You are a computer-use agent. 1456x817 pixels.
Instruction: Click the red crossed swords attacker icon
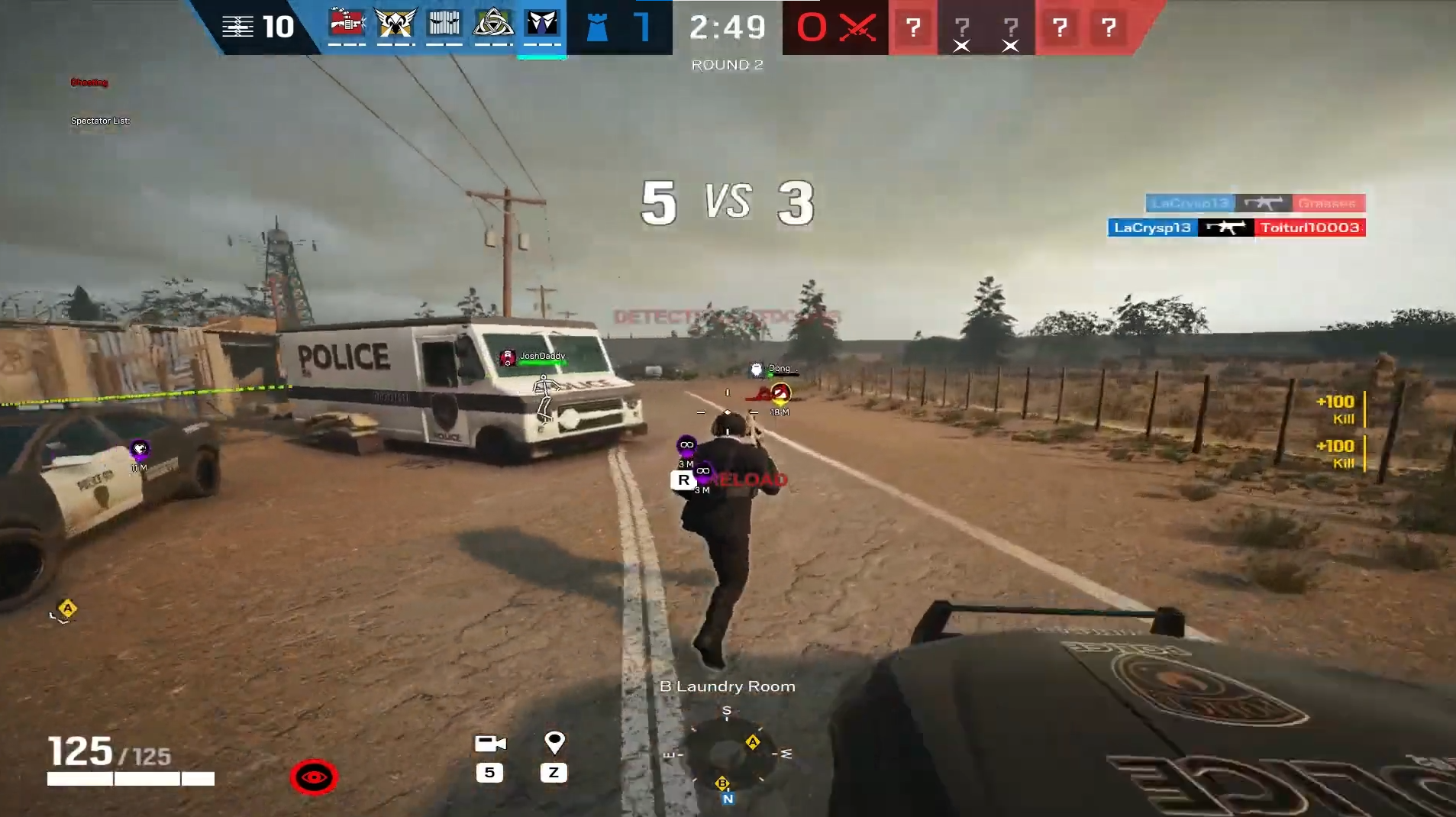pyautogui.click(x=857, y=28)
